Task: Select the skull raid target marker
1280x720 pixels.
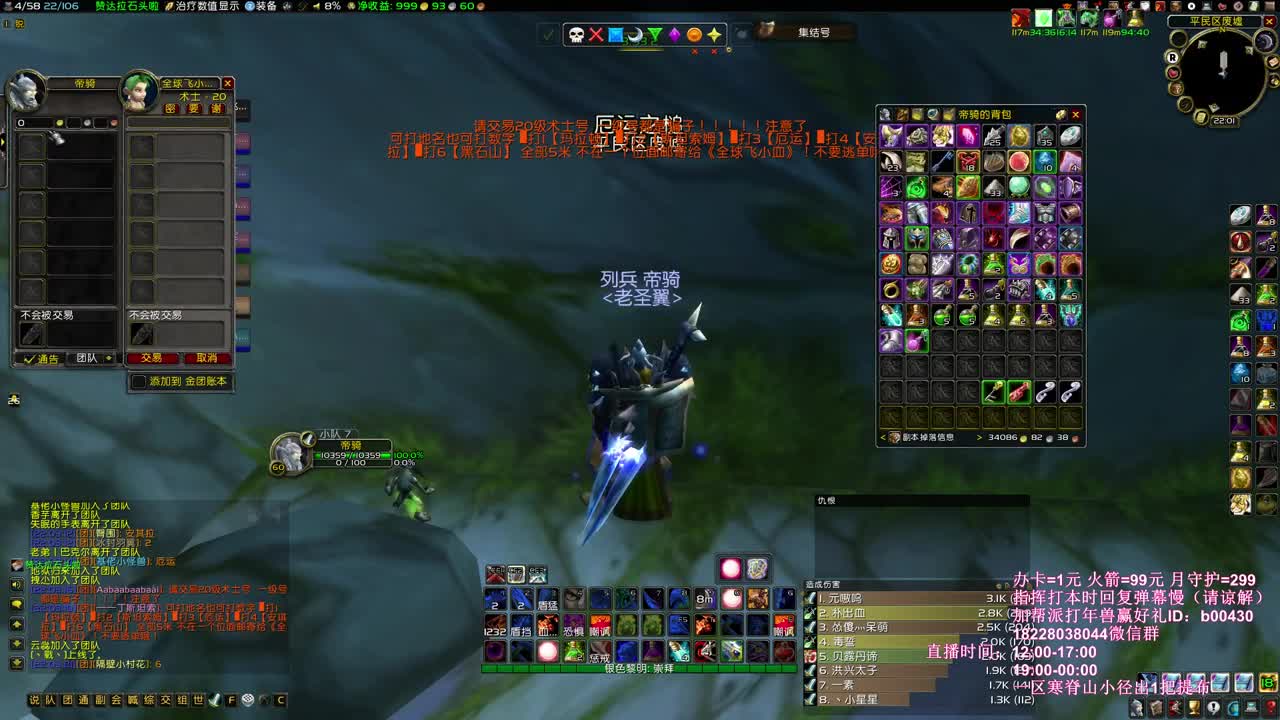Action: [576, 35]
